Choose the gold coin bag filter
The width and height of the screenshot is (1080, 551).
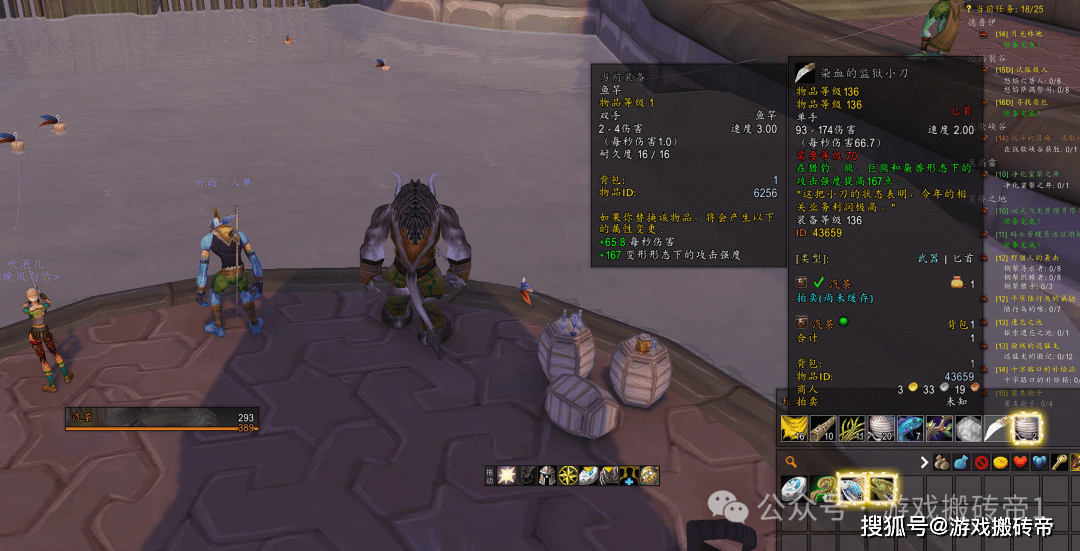1001,463
